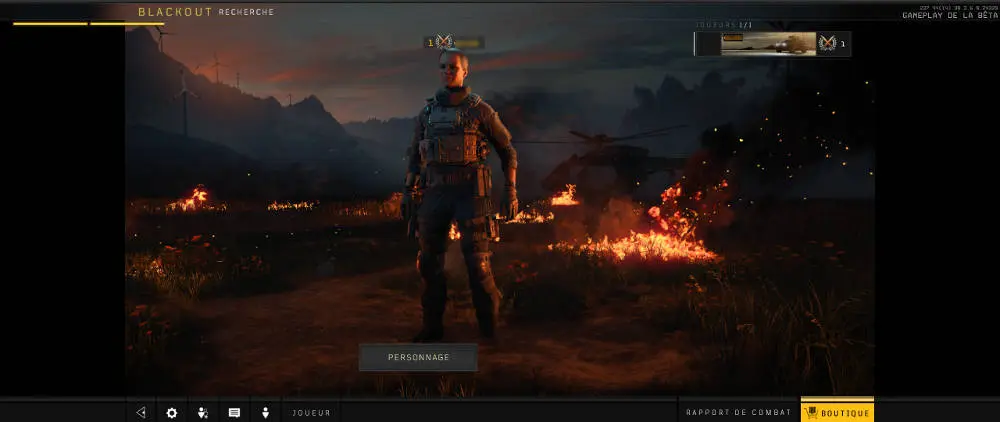
Task: View the Rapport de Combat
Action: pos(739,412)
